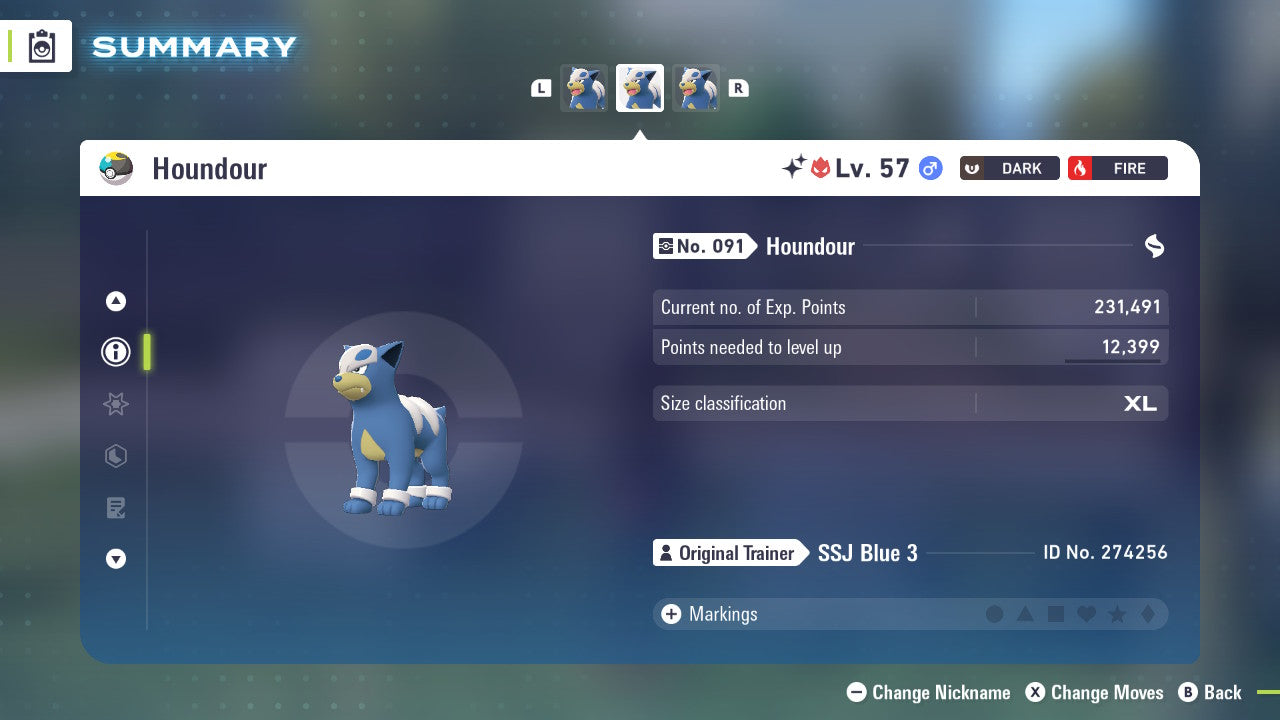Image resolution: width=1280 pixels, height=720 pixels.
Task: Click the Poké Ball icon beside Houndour
Action: 117,168
